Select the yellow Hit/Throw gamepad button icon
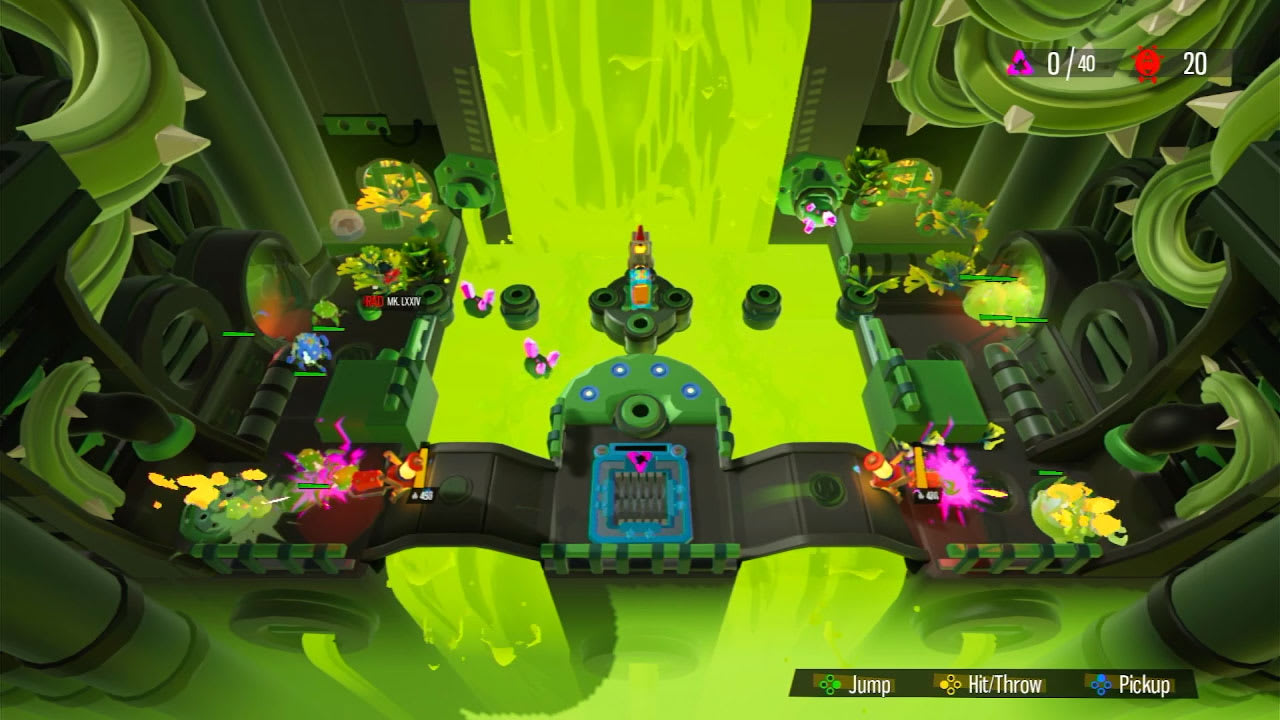The height and width of the screenshot is (720, 1280). click(x=949, y=685)
